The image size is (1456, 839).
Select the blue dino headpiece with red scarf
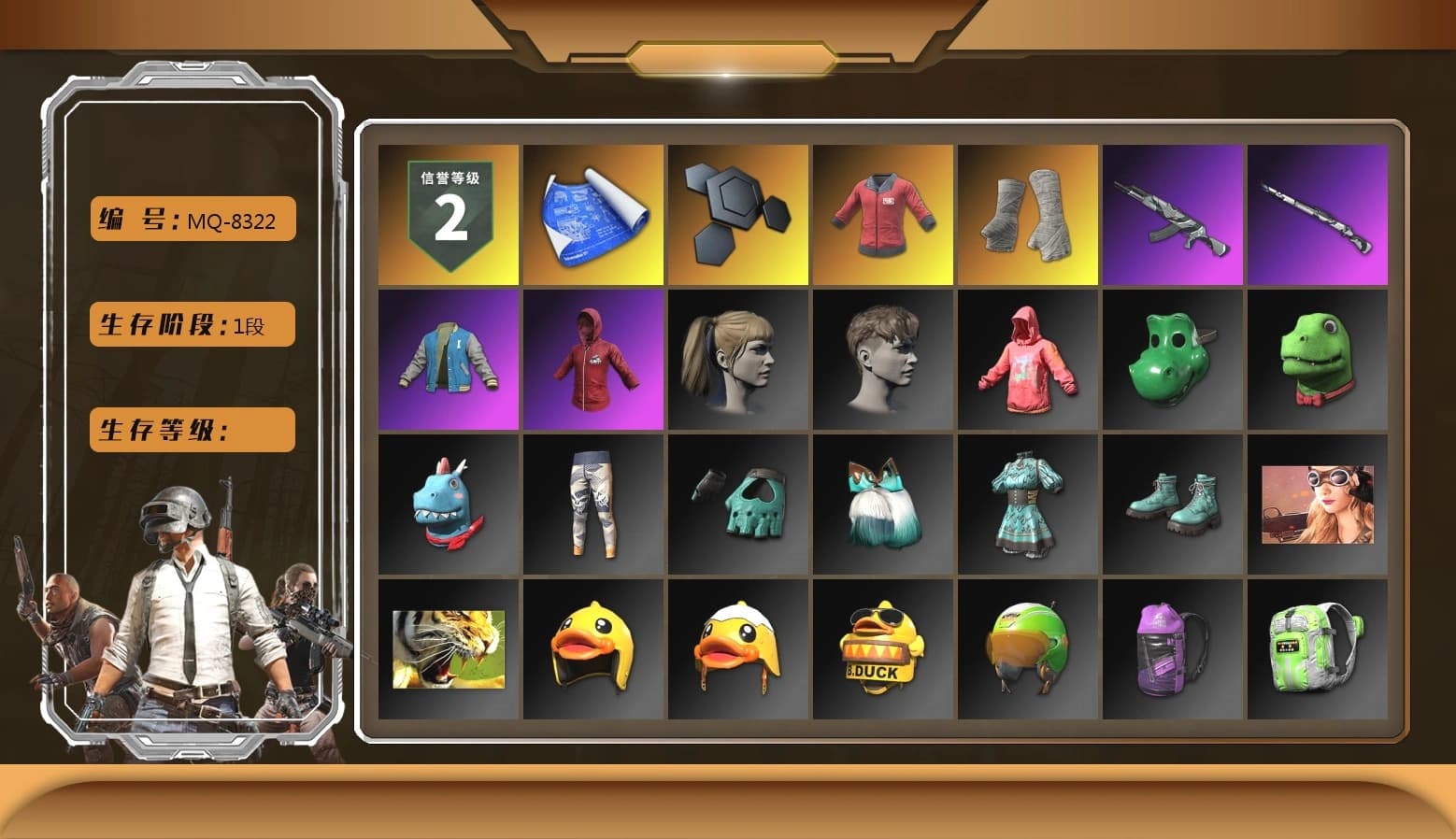click(447, 505)
